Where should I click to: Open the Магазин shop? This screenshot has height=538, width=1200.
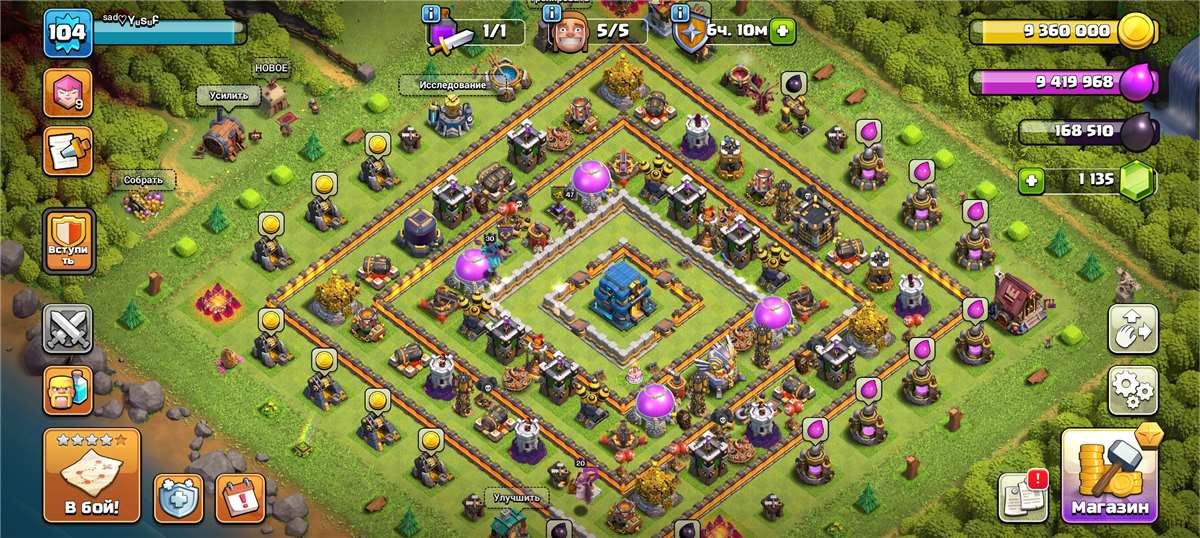(1109, 476)
